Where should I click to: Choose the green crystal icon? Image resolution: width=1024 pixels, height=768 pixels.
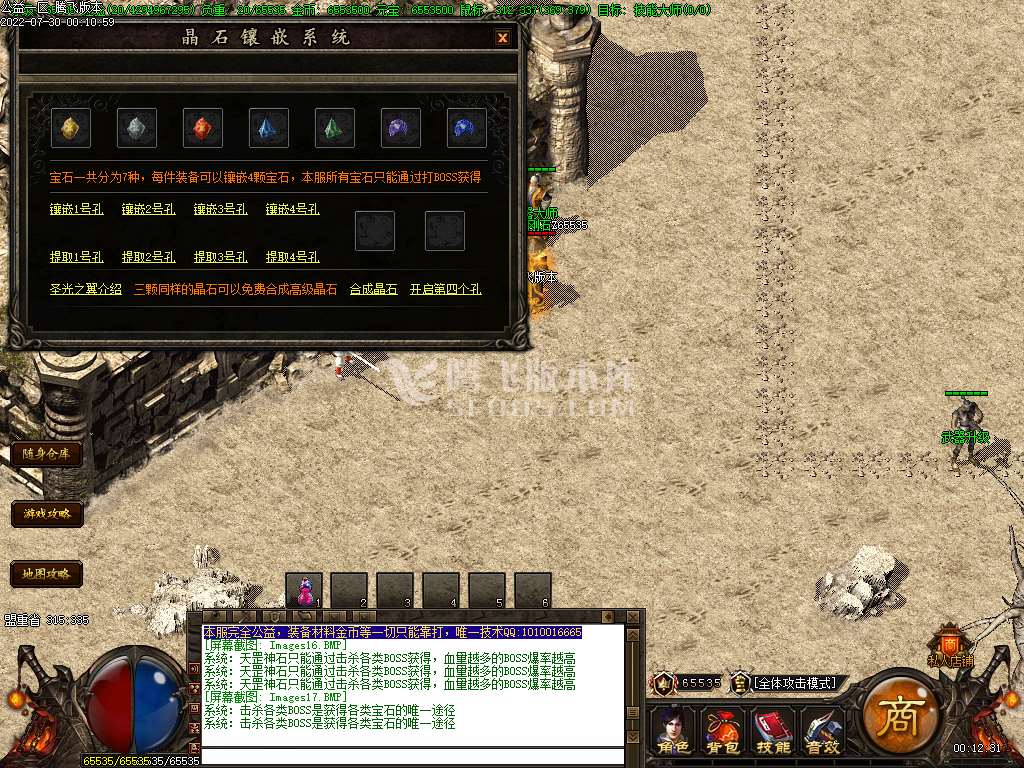335,128
